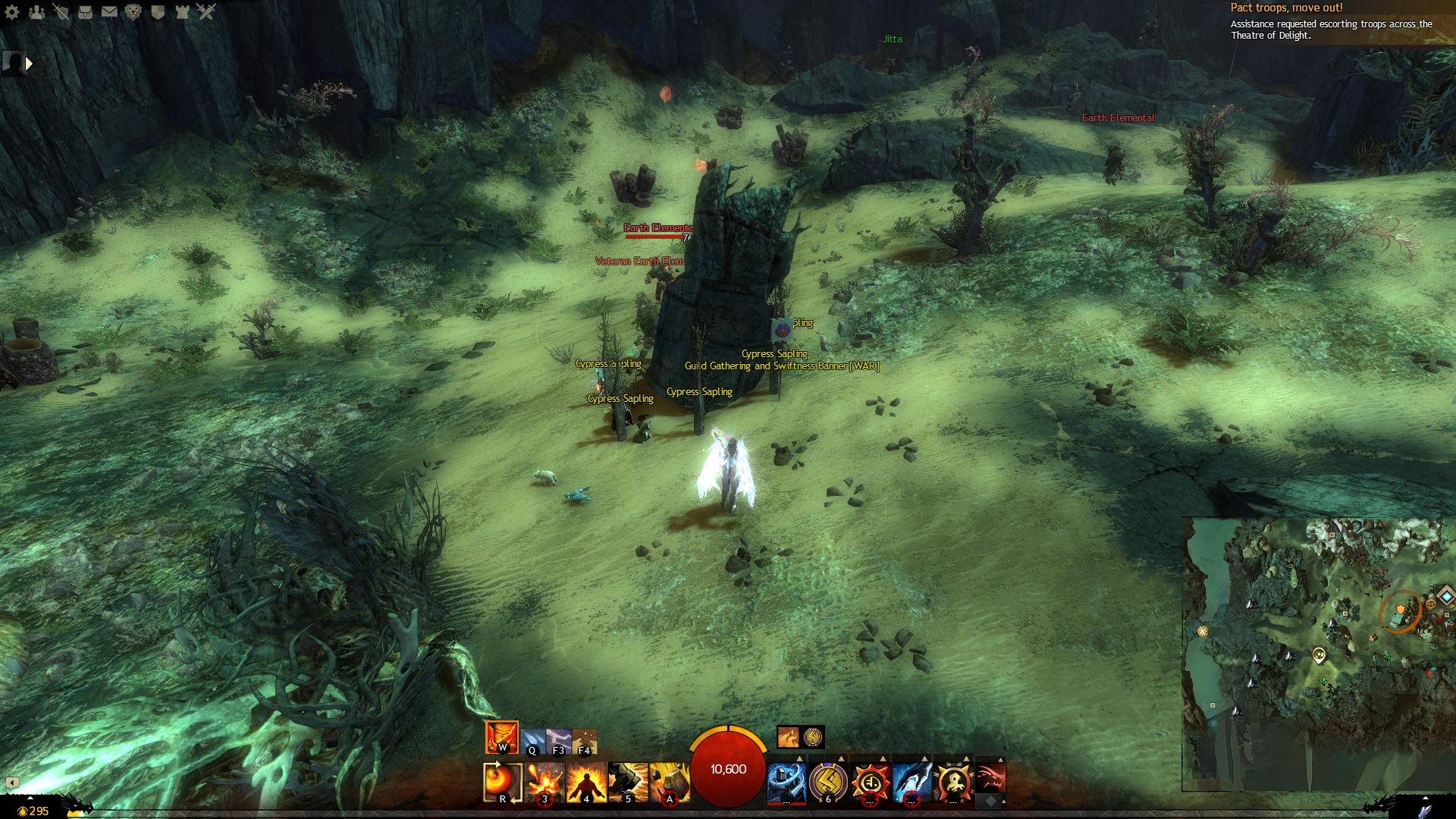The width and height of the screenshot is (1456, 819).
Task: Open the gear-shaped game menu
Action: pyautogui.click(x=12, y=11)
